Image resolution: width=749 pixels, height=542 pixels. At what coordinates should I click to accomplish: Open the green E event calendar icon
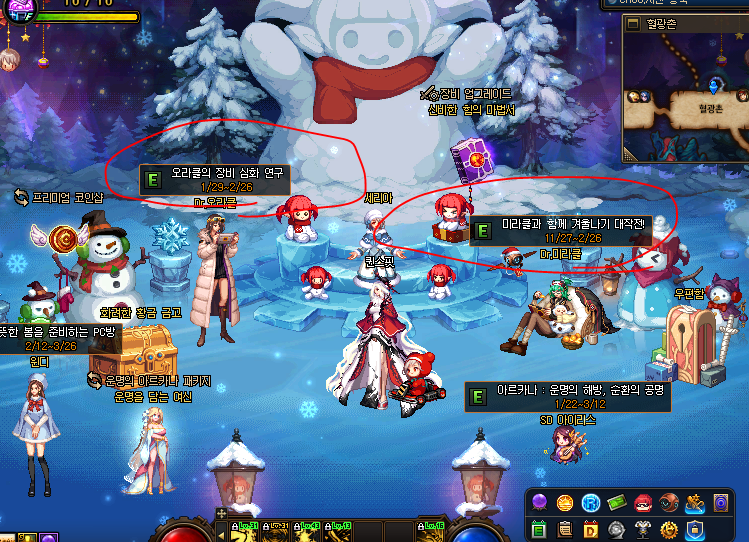pos(539,528)
